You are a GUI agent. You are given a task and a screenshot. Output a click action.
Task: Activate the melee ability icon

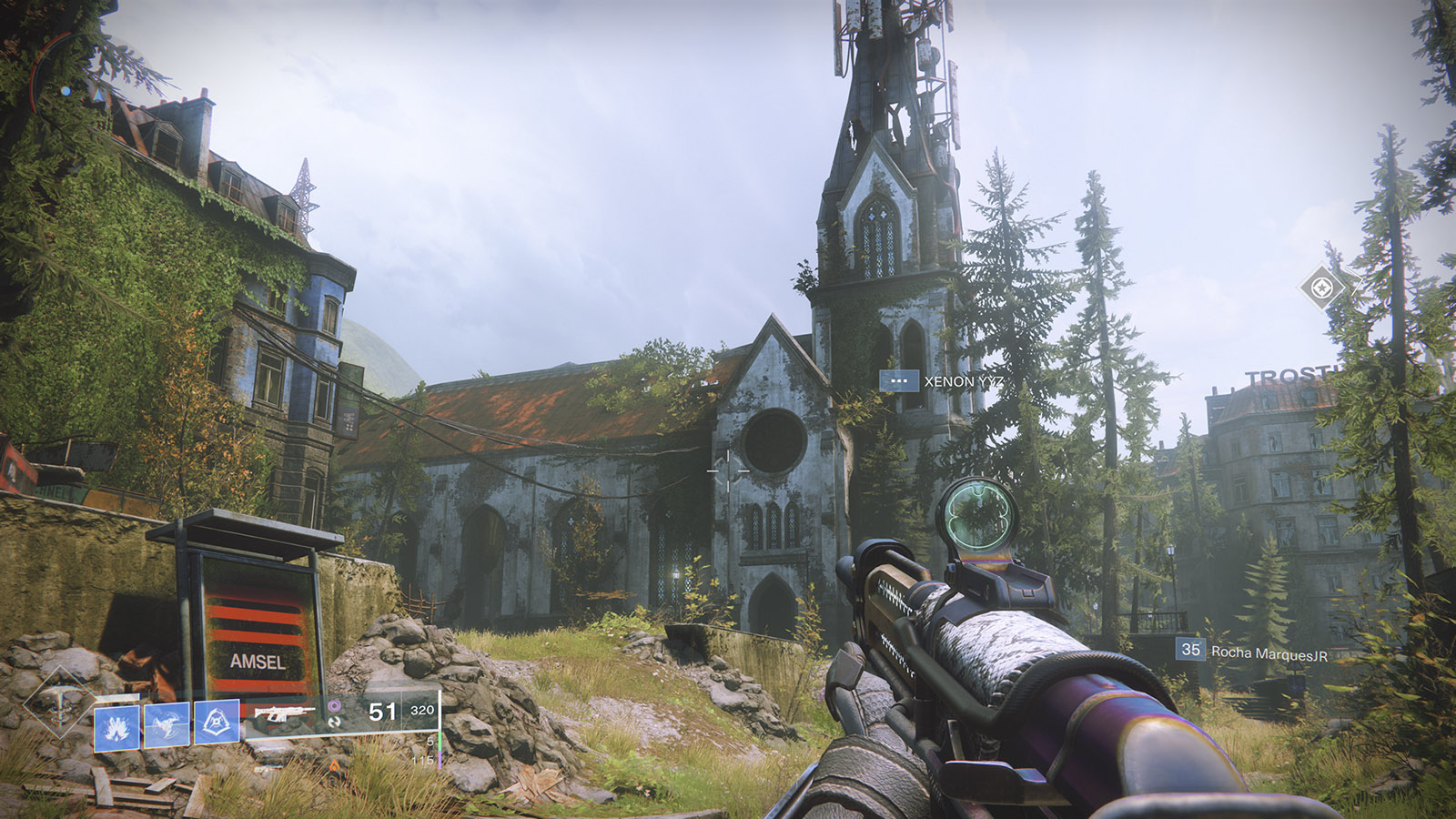[167, 724]
